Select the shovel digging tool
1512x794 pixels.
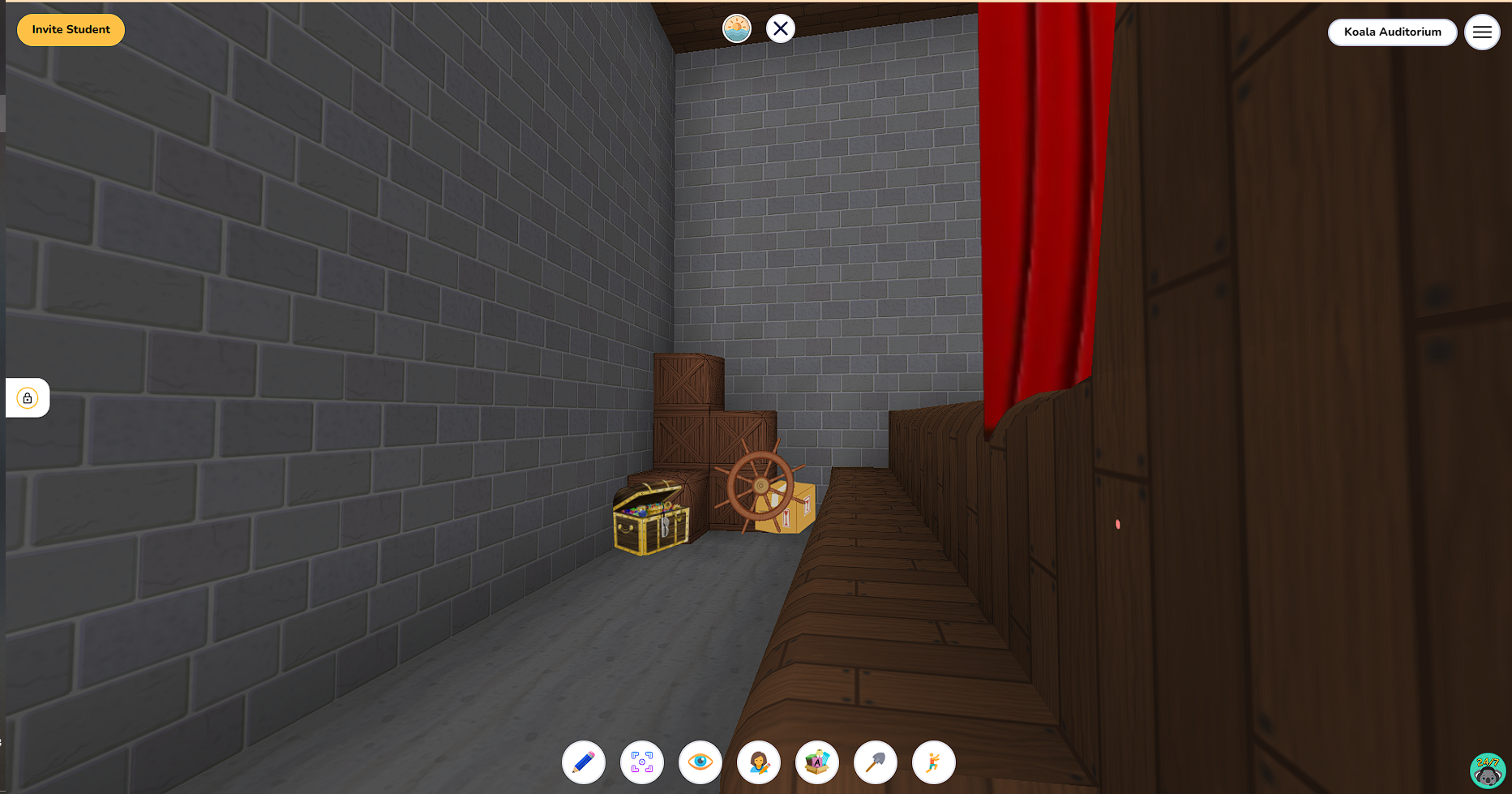pyautogui.click(x=876, y=762)
